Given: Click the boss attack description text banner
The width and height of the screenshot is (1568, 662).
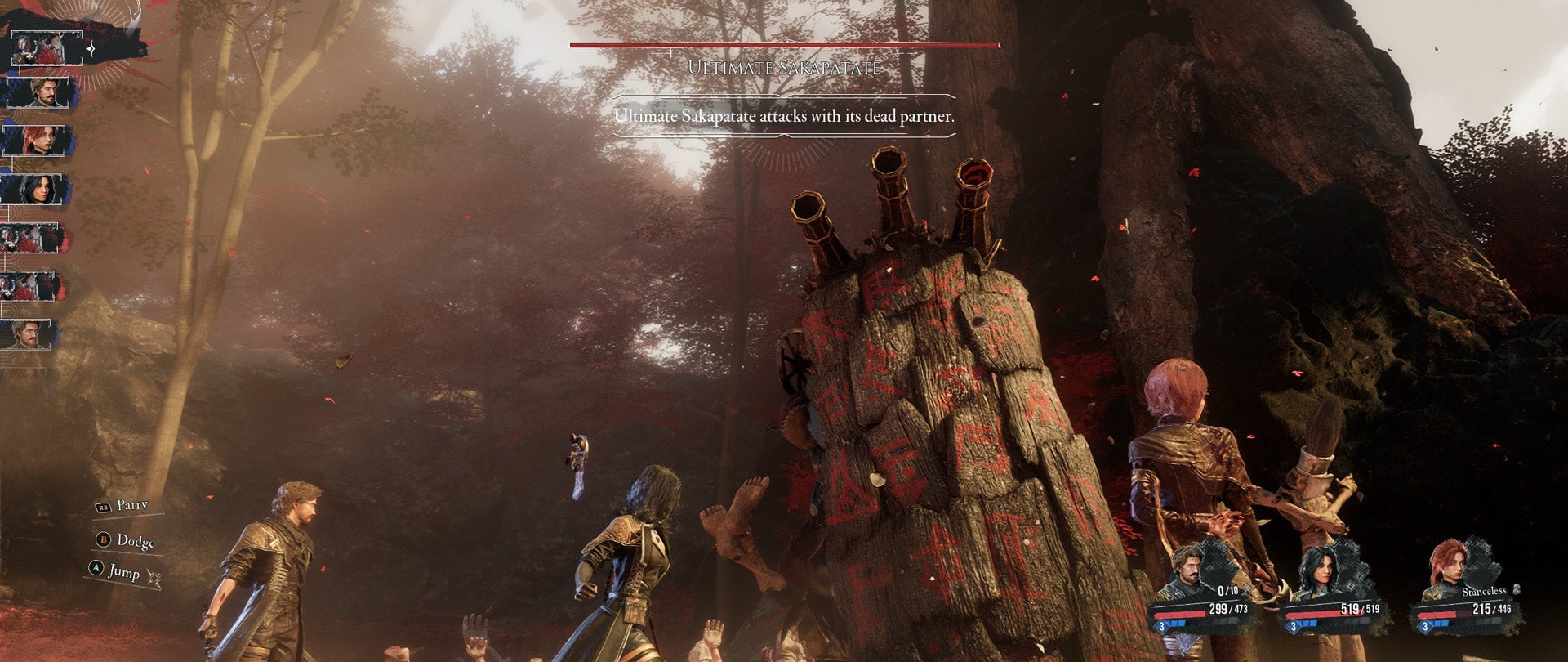Looking at the screenshot, I should click(x=784, y=117).
